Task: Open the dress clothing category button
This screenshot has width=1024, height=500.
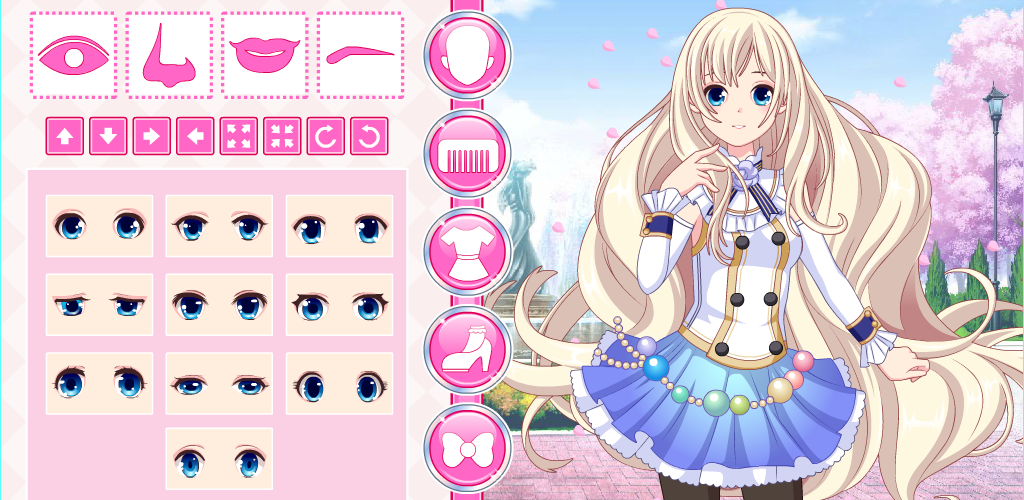Action: [468, 251]
